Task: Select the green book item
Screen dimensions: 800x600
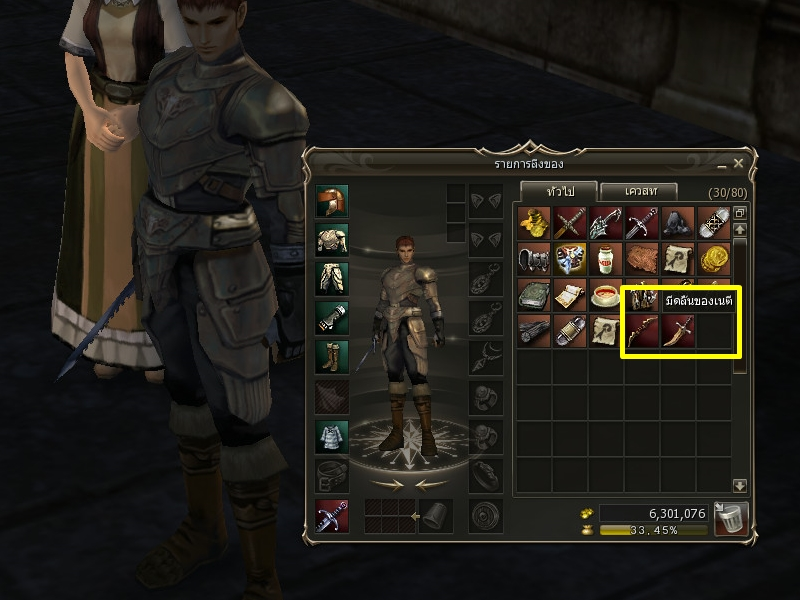Action: click(534, 295)
